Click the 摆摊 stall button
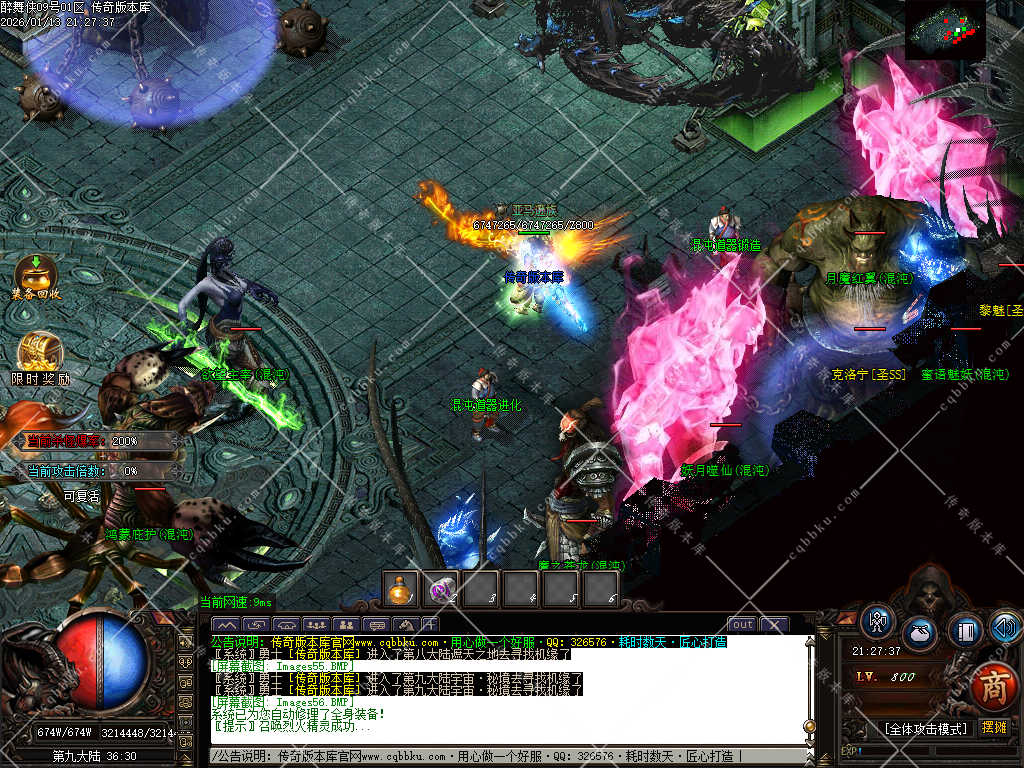1024x768 pixels. pyautogui.click(x=994, y=727)
